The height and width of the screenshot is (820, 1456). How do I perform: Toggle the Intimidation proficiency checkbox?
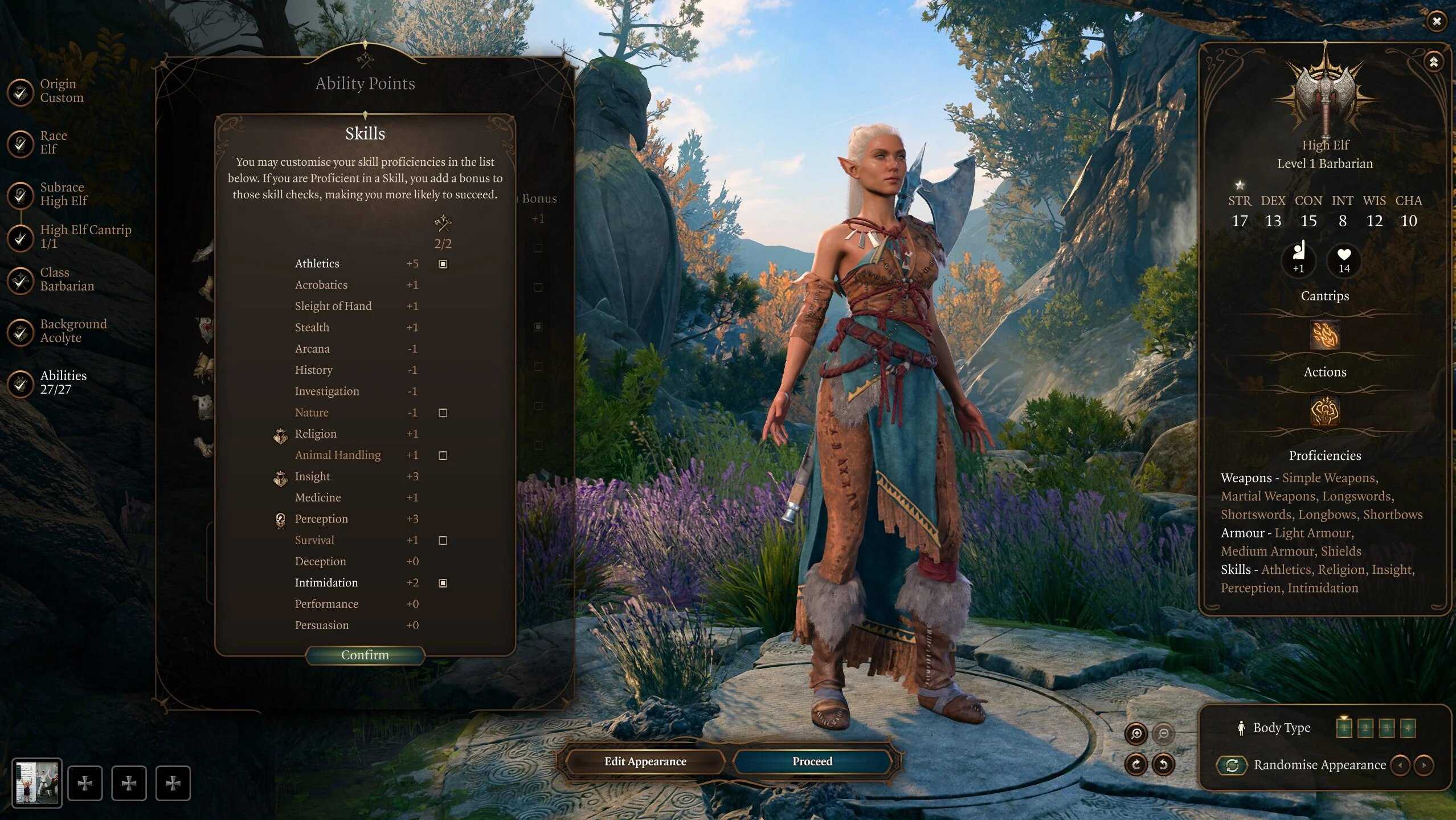(443, 582)
